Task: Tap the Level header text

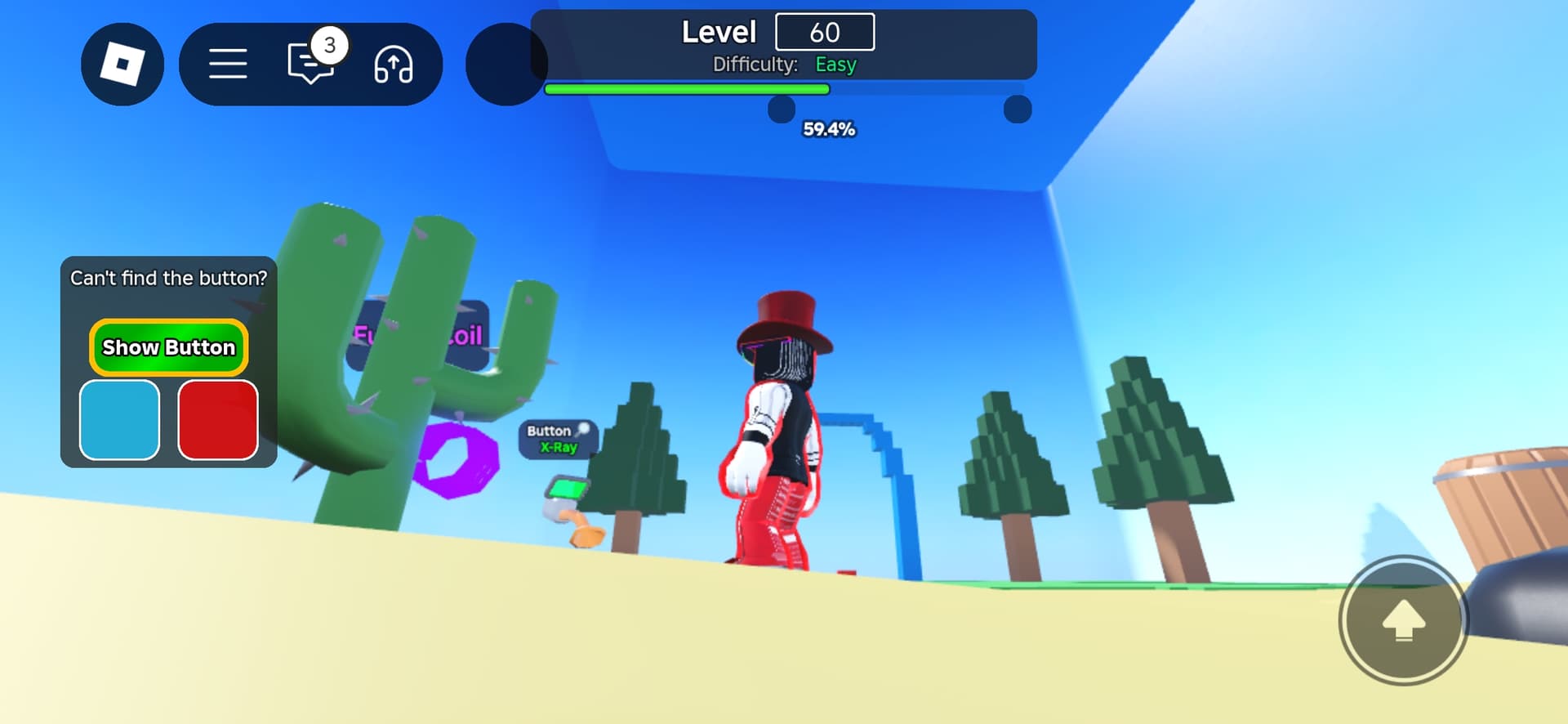Action: [x=719, y=31]
